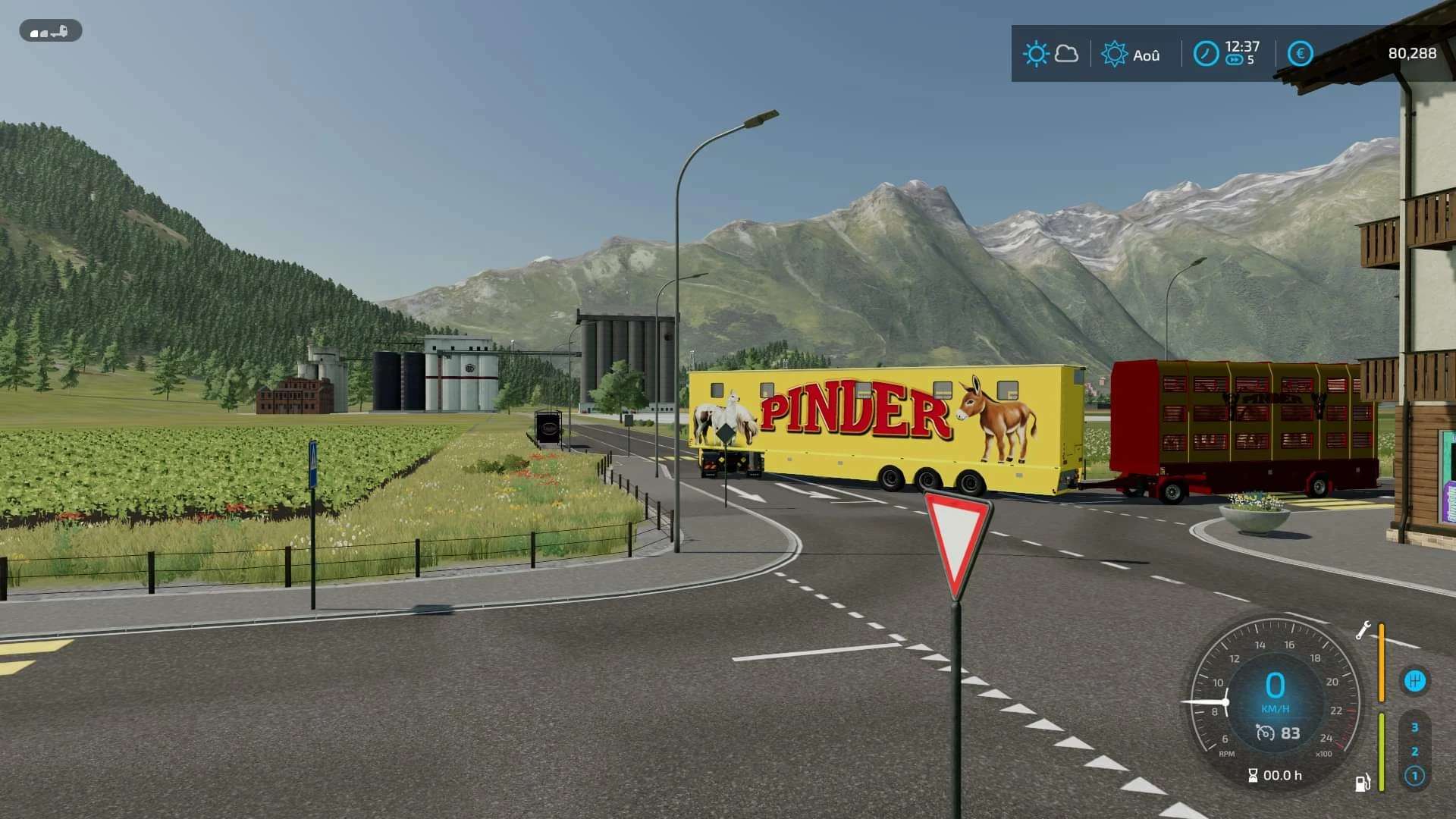The width and height of the screenshot is (1456, 819).
Task: Click the fuel pump icon
Action: (x=1363, y=783)
